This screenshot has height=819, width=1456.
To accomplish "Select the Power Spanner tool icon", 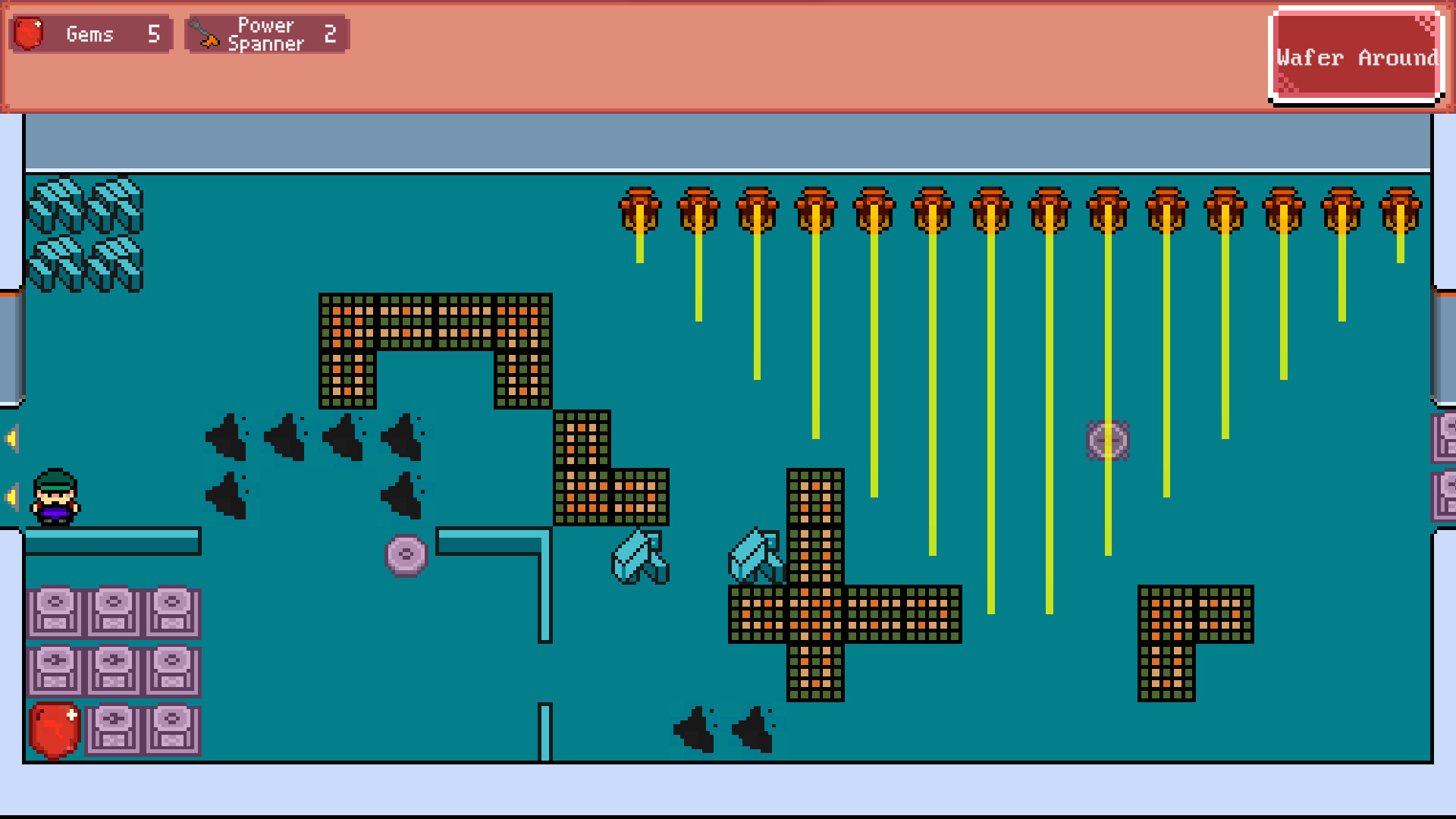I will pyautogui.click(x=205, y=33).
